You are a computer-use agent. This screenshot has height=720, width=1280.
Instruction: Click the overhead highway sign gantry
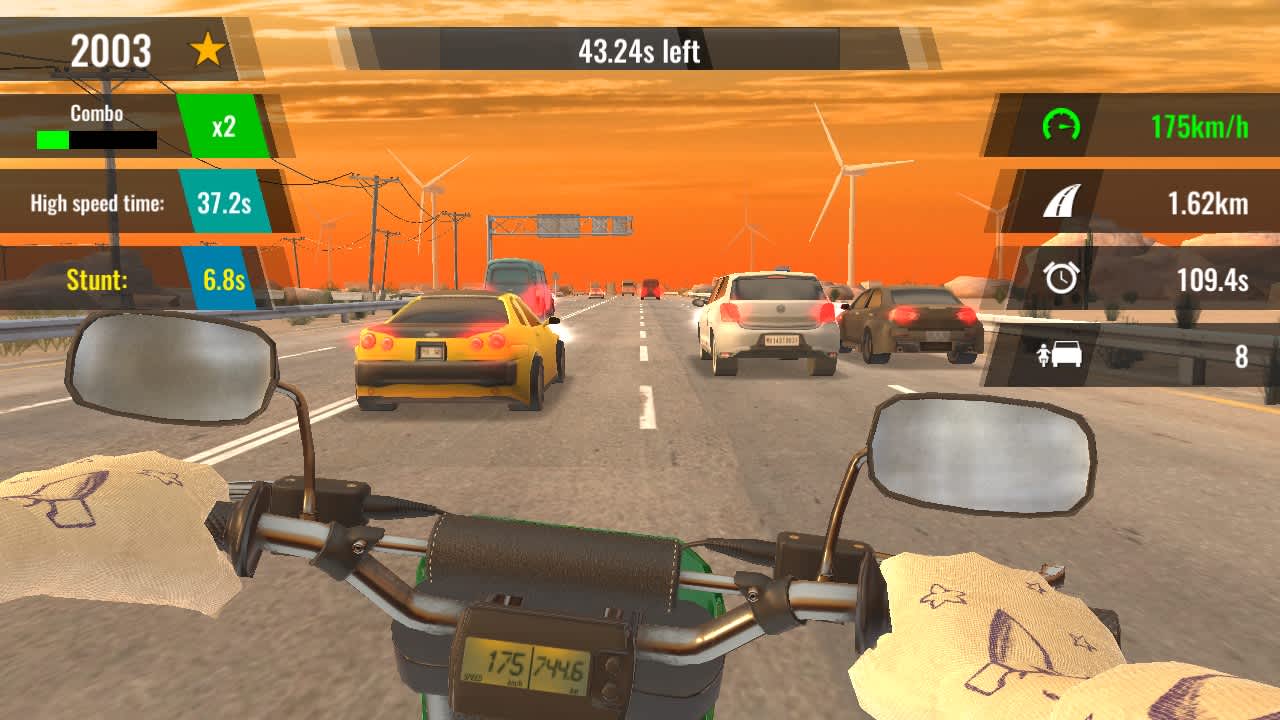(x=560, y=225)
